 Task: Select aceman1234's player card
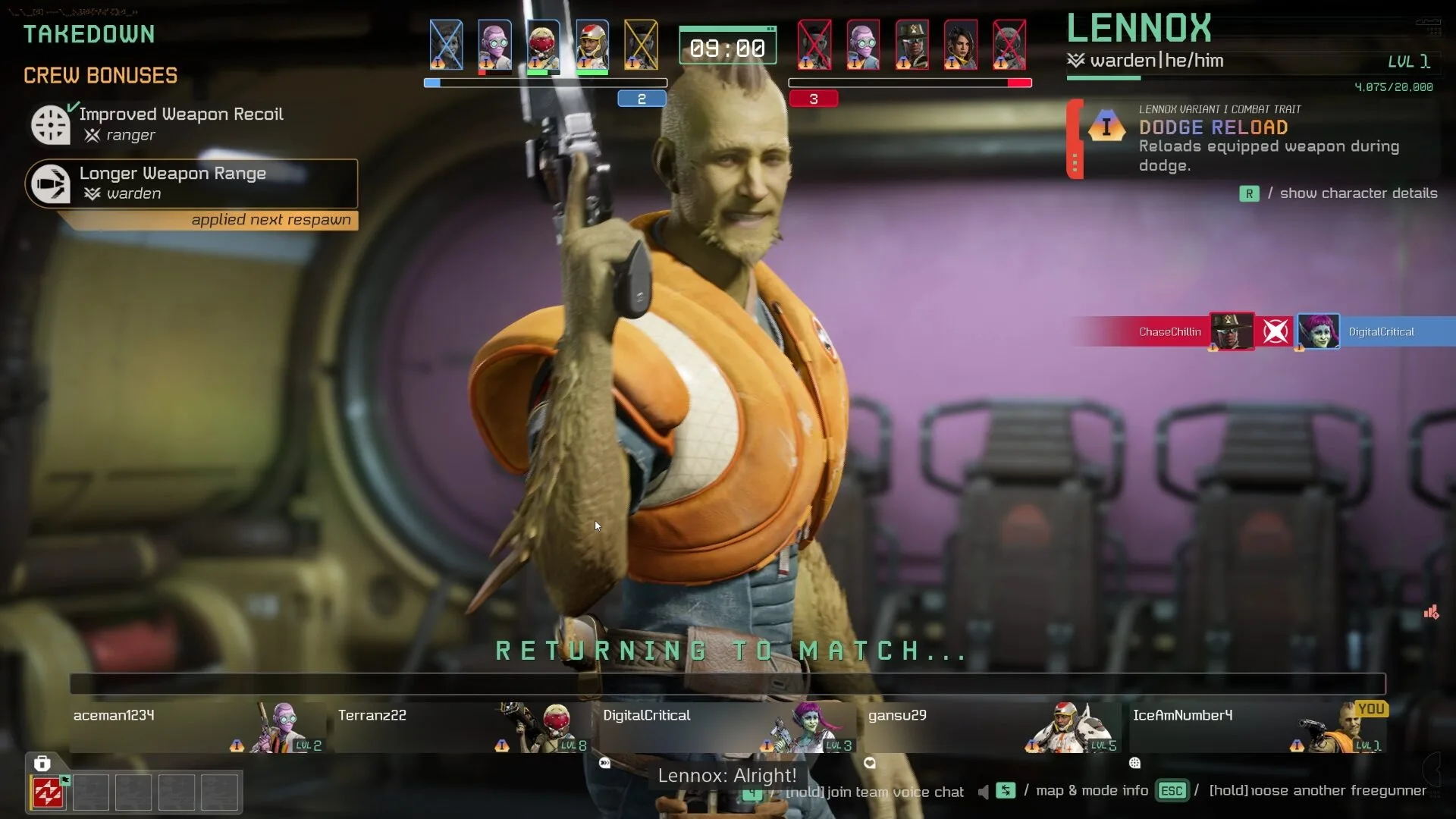(197, 726)
